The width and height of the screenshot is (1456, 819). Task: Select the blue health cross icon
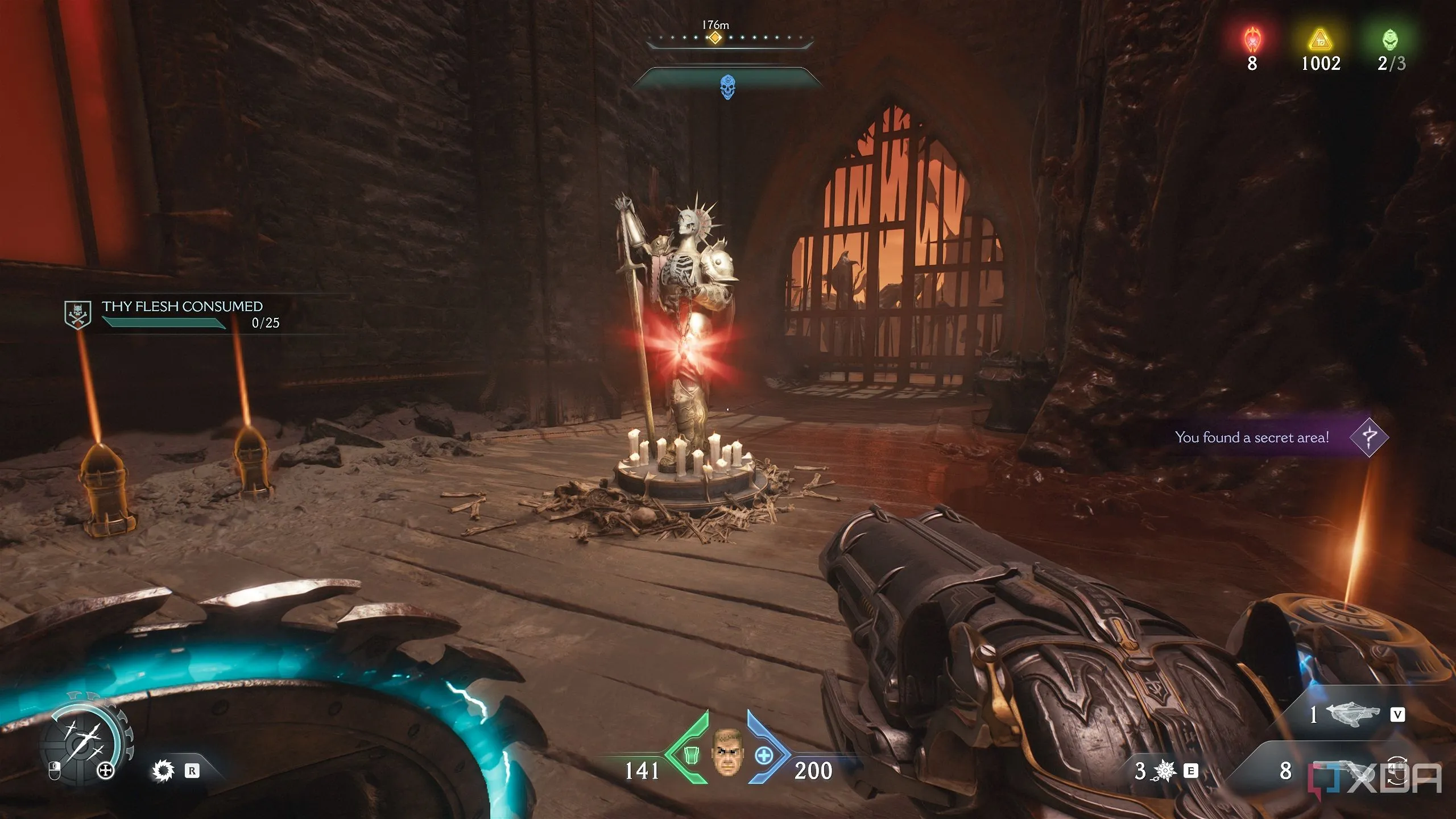pos(764,755)
